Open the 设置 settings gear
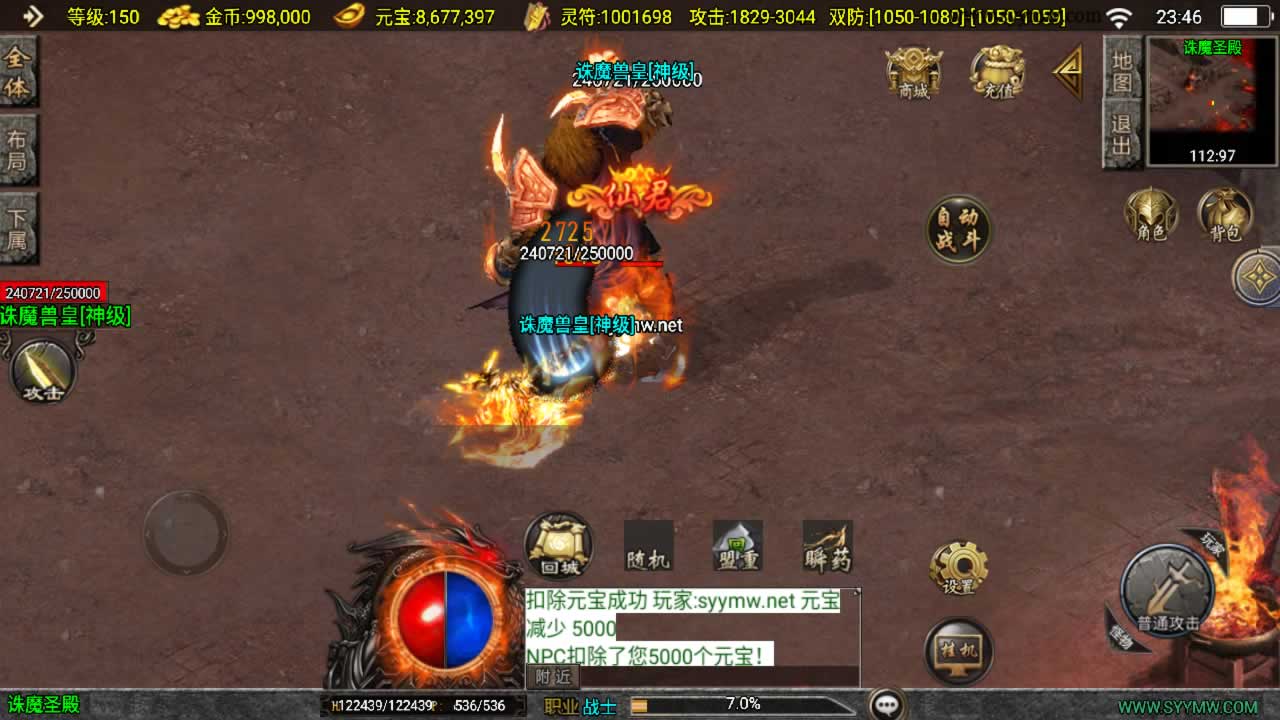Image resolution: width=1280 pixels, height=720 pixels. click(x=958, y=569)
